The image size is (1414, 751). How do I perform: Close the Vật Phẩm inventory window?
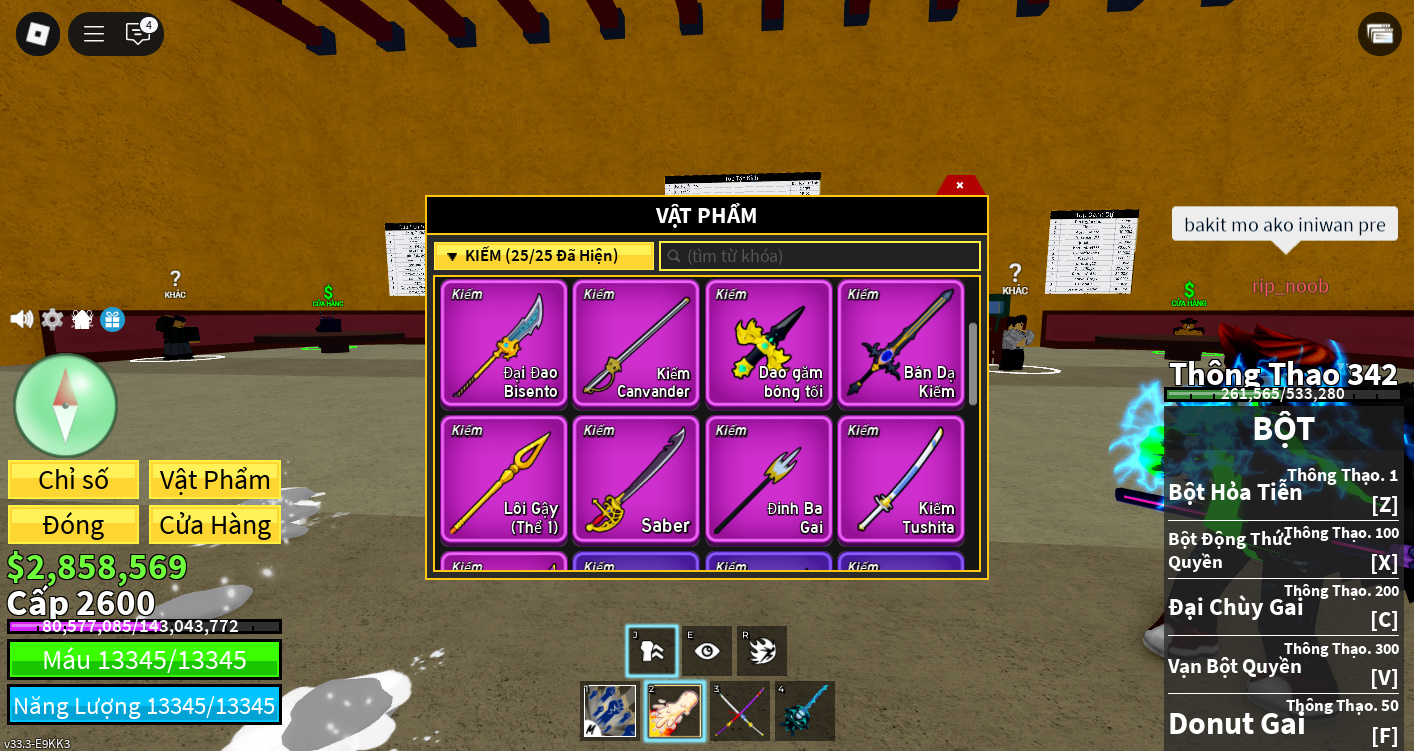960,185
